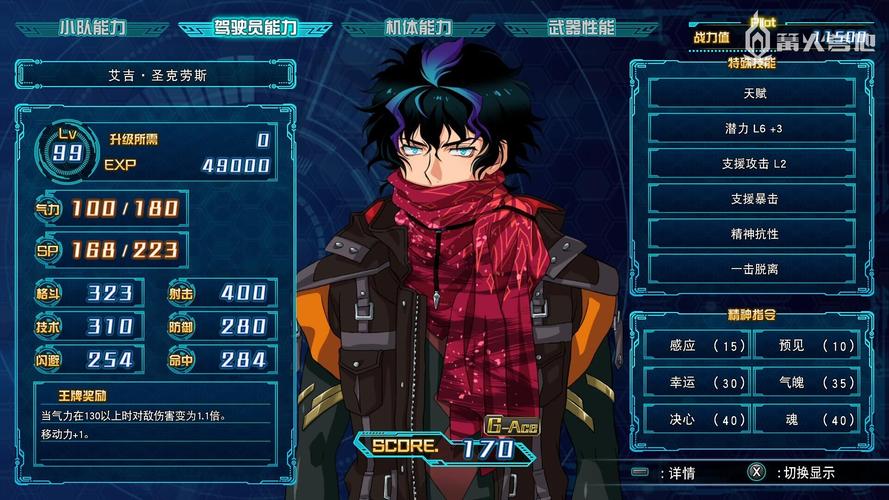The height and width of the screenshot is (500, 889).
Task: Show the 武器性能 tab
Action: pos(581,27)
